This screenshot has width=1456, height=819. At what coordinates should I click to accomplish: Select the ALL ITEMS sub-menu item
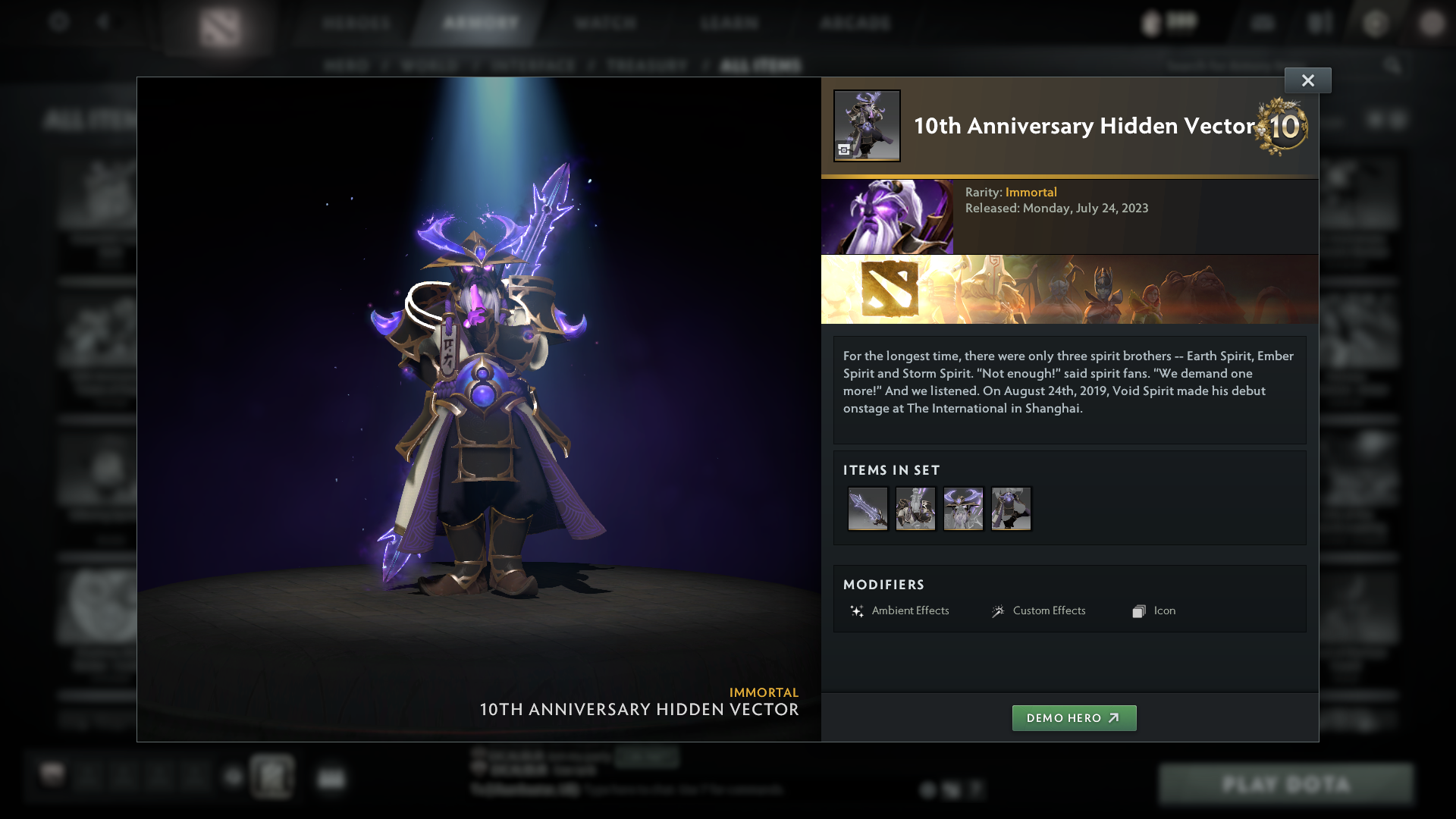click(x=761, y=65)
